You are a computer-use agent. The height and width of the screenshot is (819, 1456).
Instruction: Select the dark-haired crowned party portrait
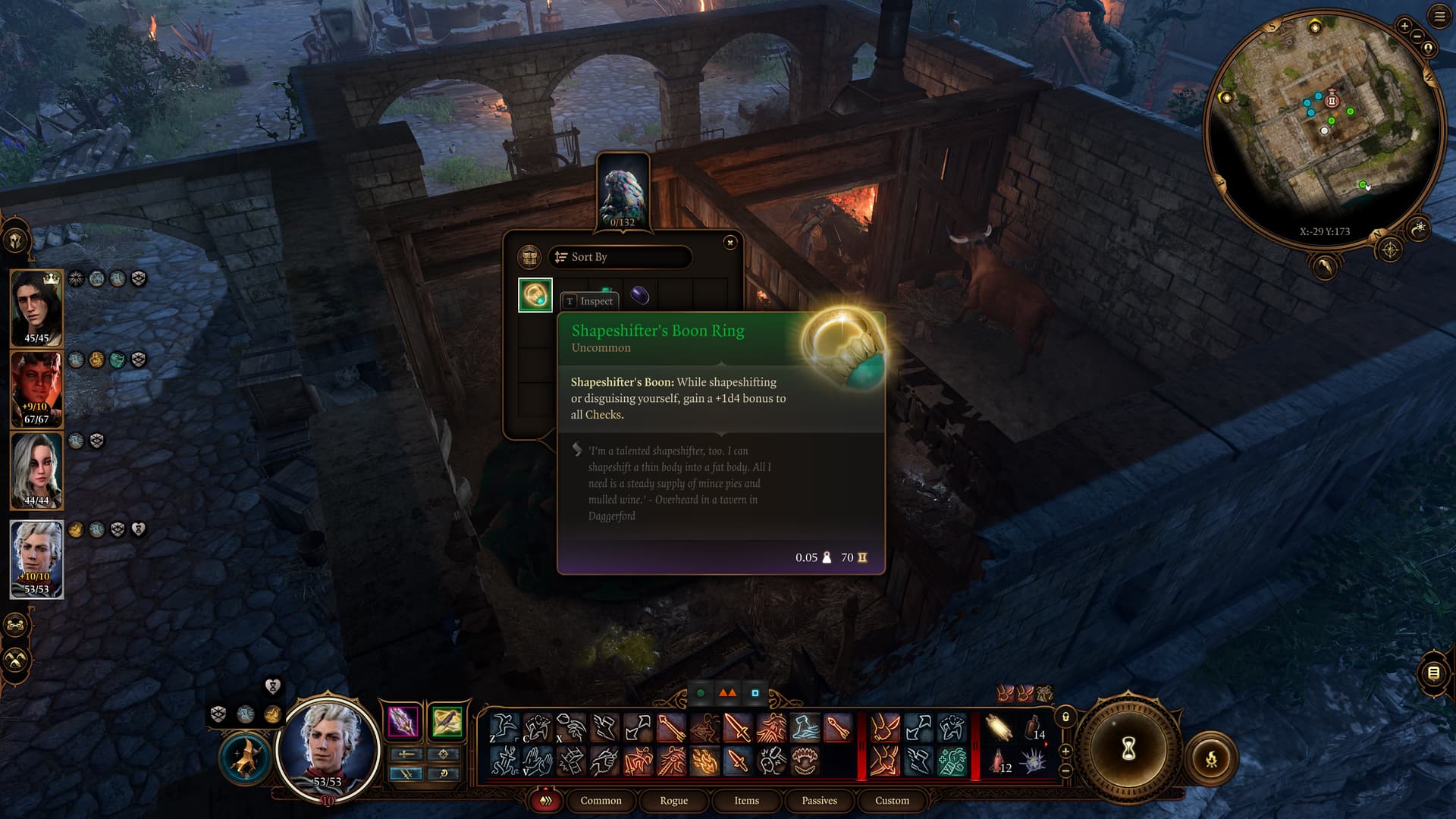pyautogui.click(x=36, y=307)
